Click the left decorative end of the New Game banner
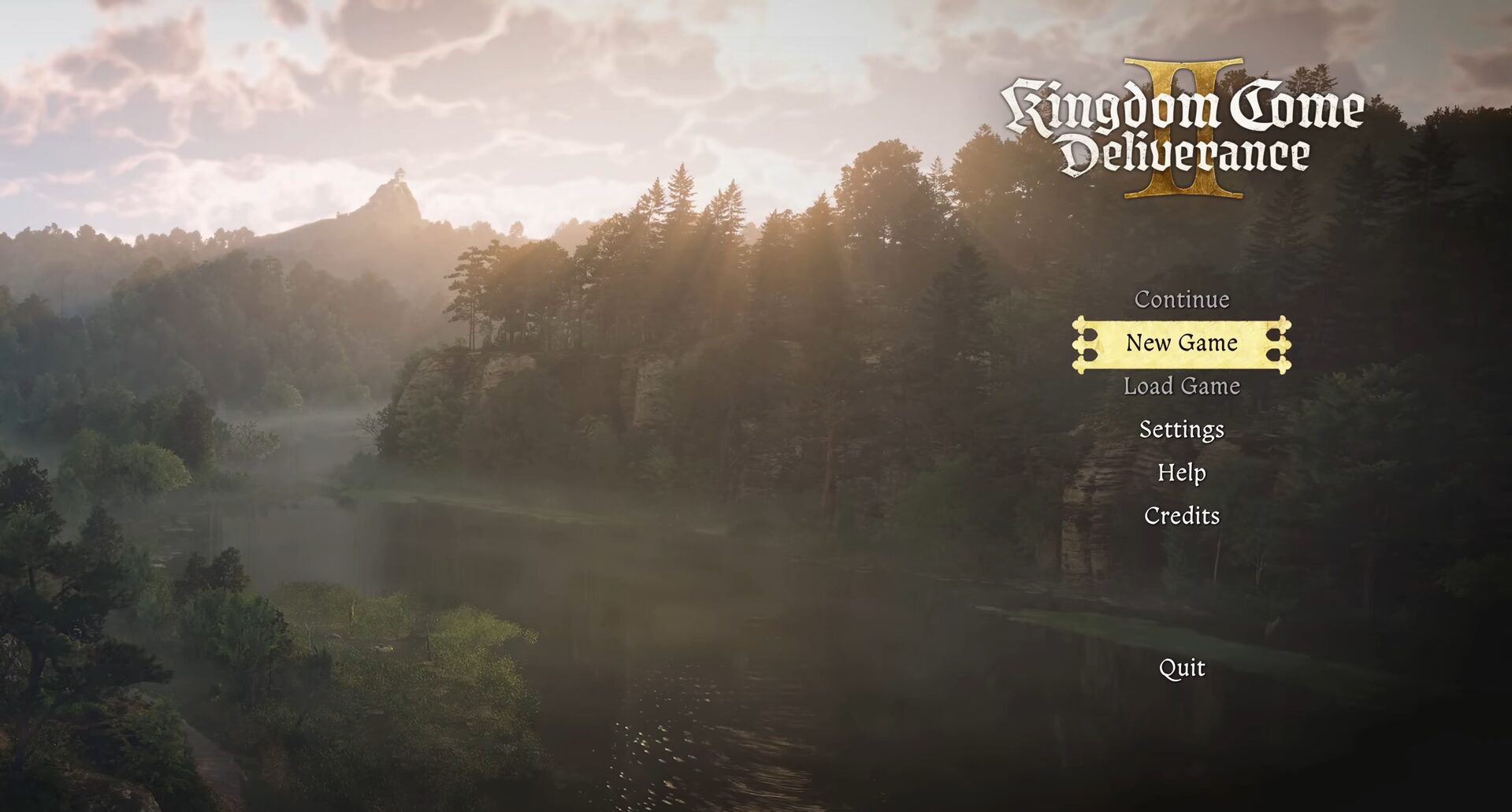Viewport: 1512px width, 812px height. [x=1083, y=343]
